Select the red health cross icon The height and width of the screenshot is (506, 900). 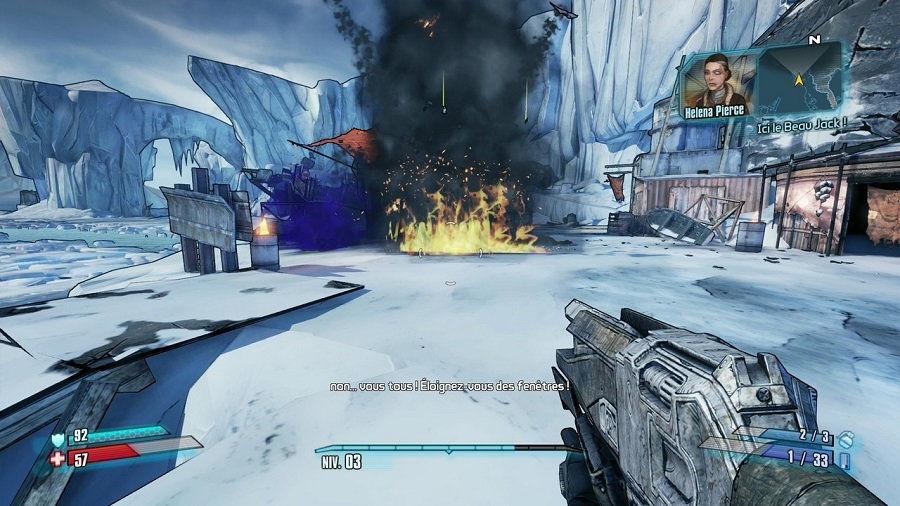[56, 459]
